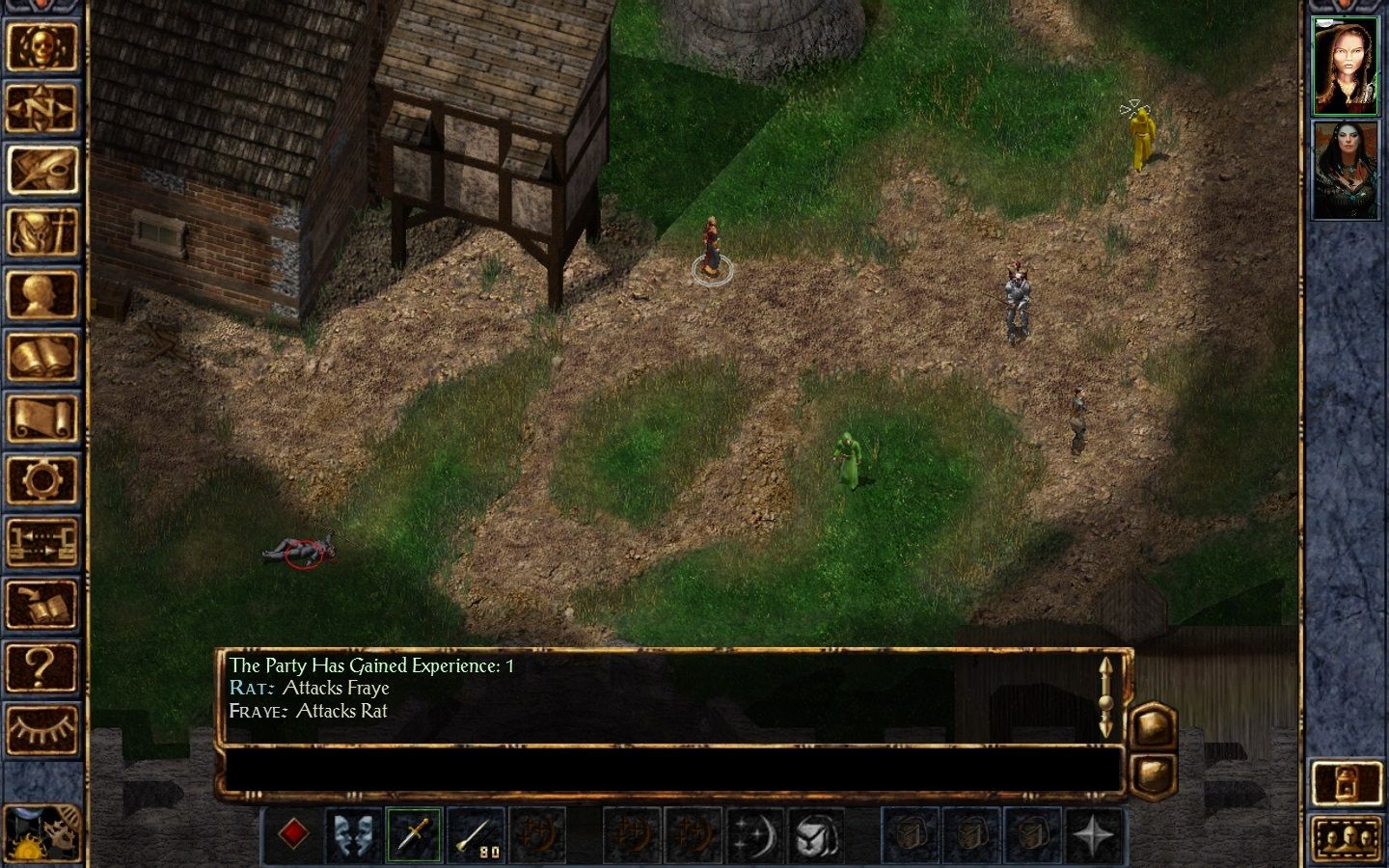Viewport: 1389px width, 868px height.
Task: Select the dark-haired second character portrait
Action: (x=1346, y=171)
